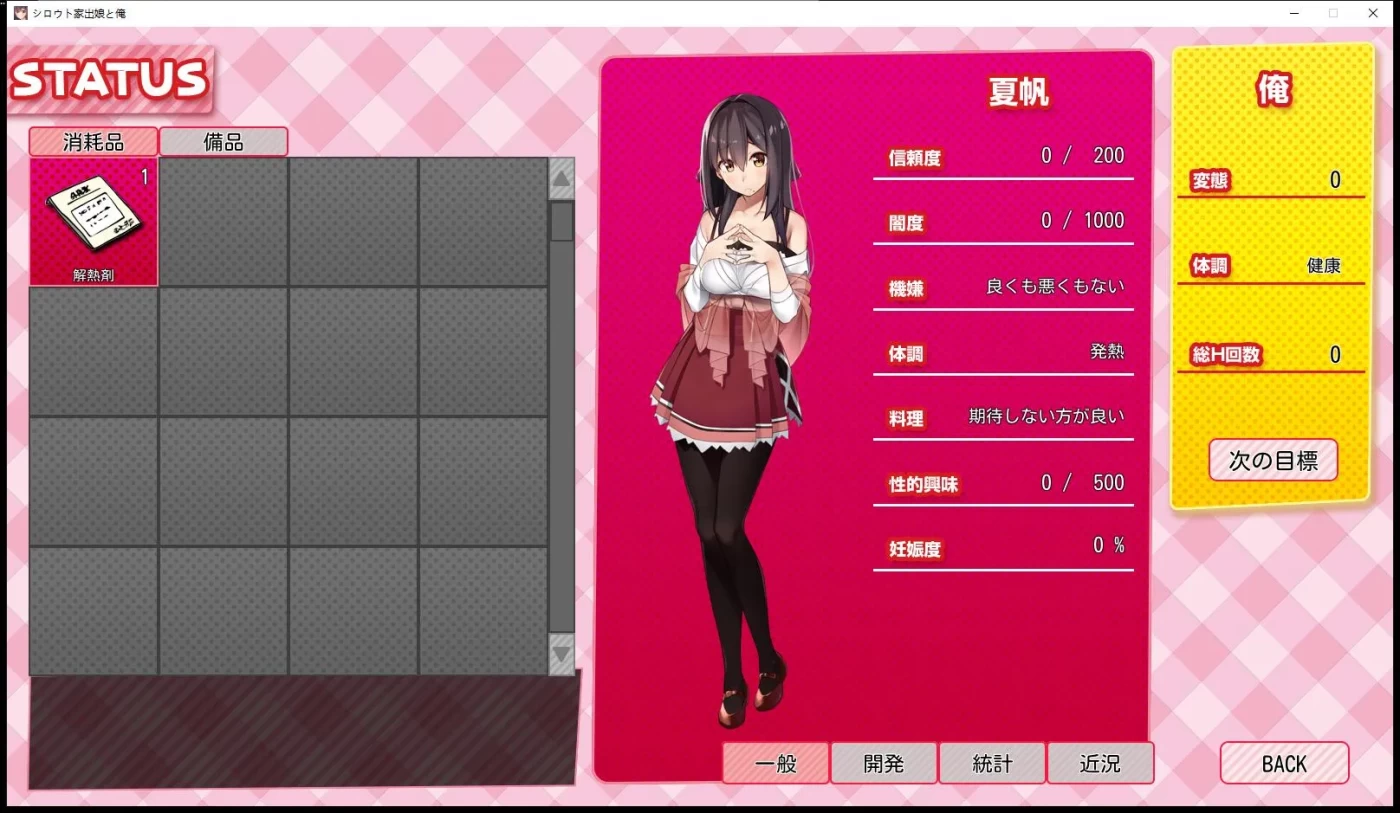1400x813 pixels.
Task: Switch to the 開発 tab
Action: (884, 763)
